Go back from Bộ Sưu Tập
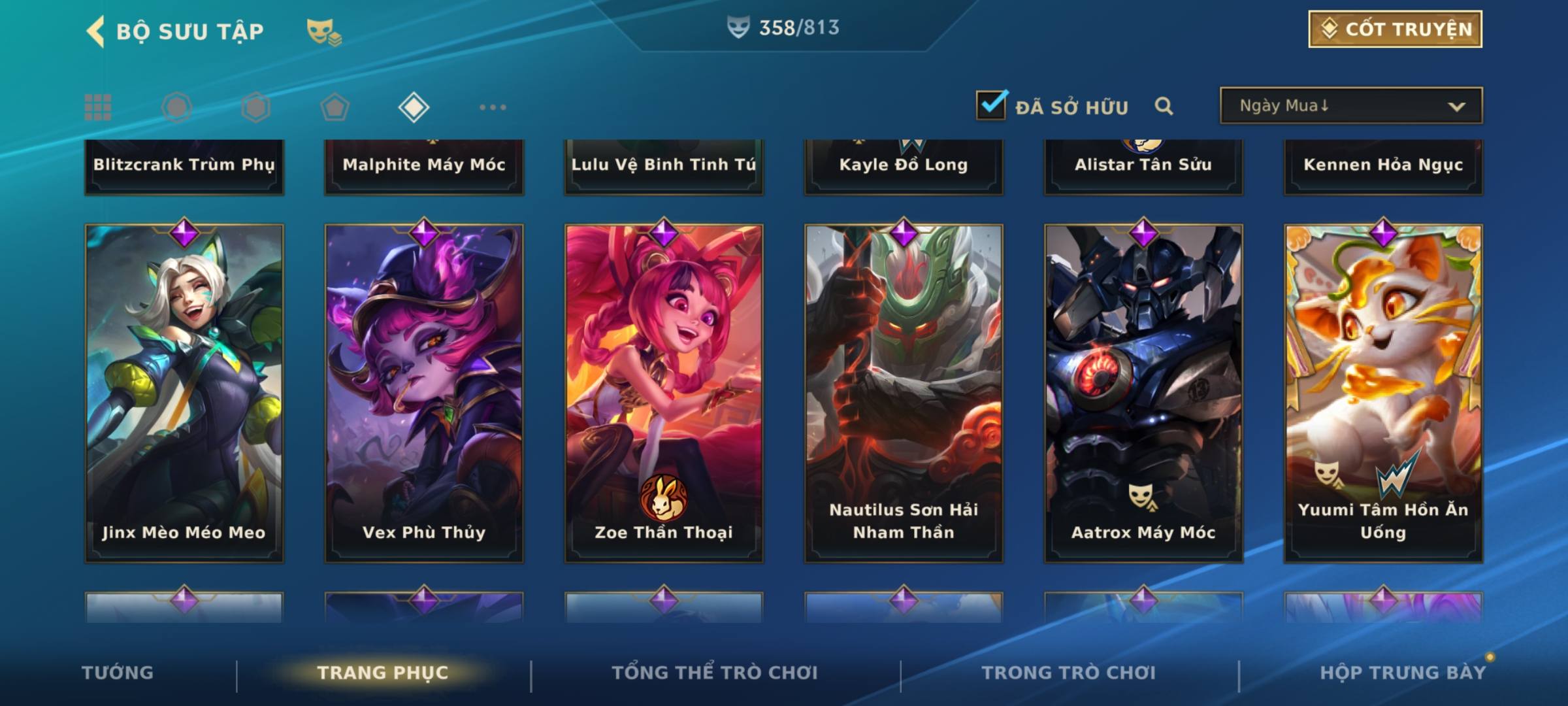The width and height of the screenshot is (1568, 706). [x=96, y=31]
